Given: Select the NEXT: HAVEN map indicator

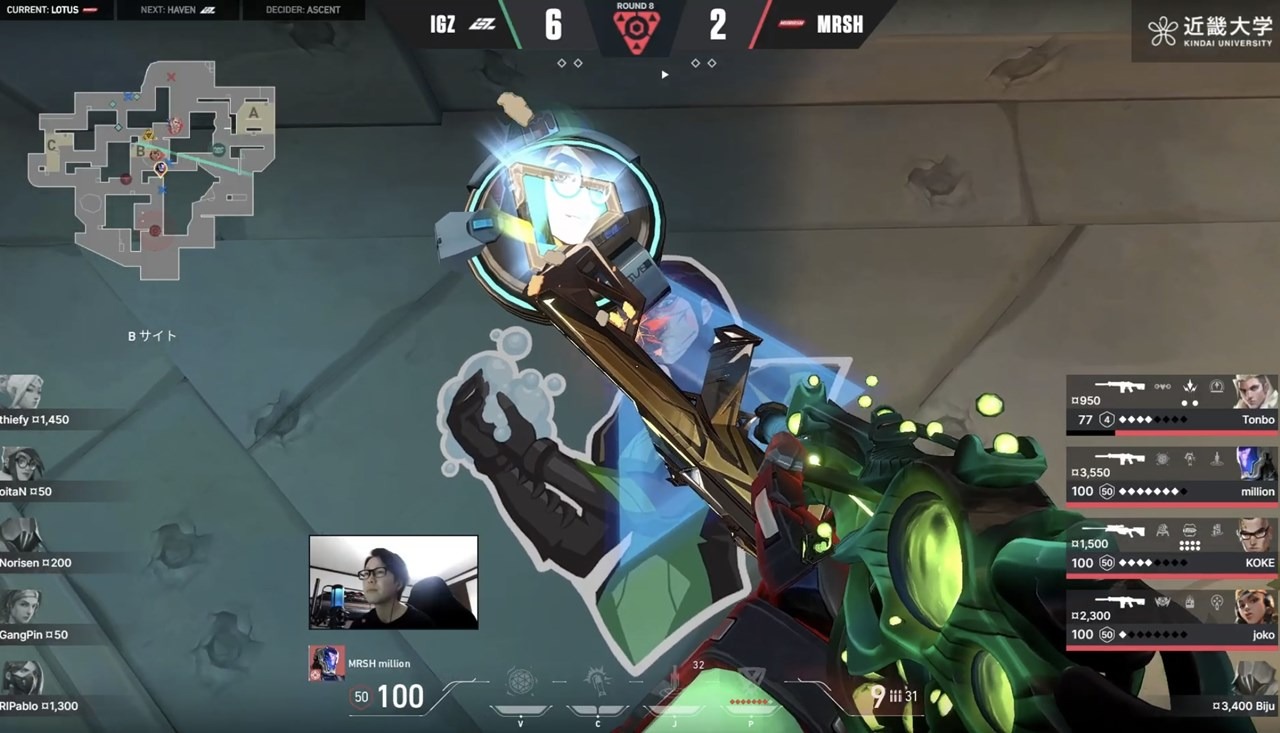Looking at the screenshot, I should (177, 10).
